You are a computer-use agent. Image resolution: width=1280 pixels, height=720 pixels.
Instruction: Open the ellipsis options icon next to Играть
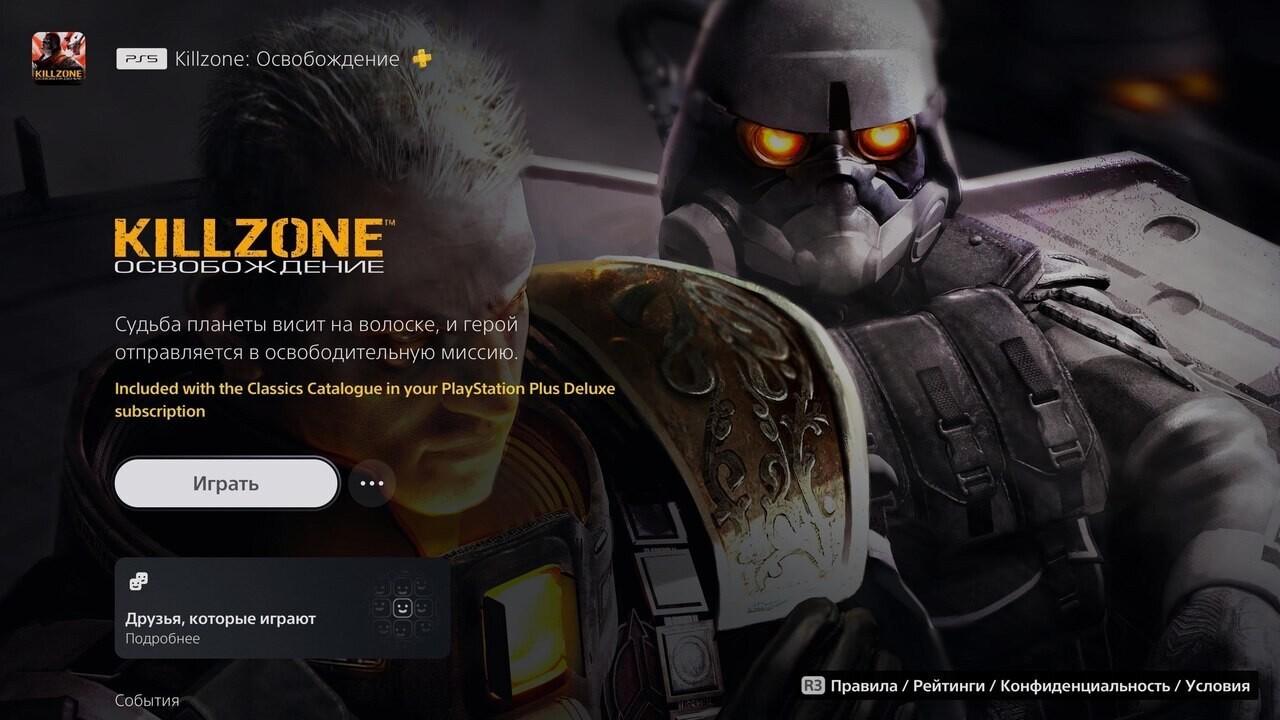point(371,483)
